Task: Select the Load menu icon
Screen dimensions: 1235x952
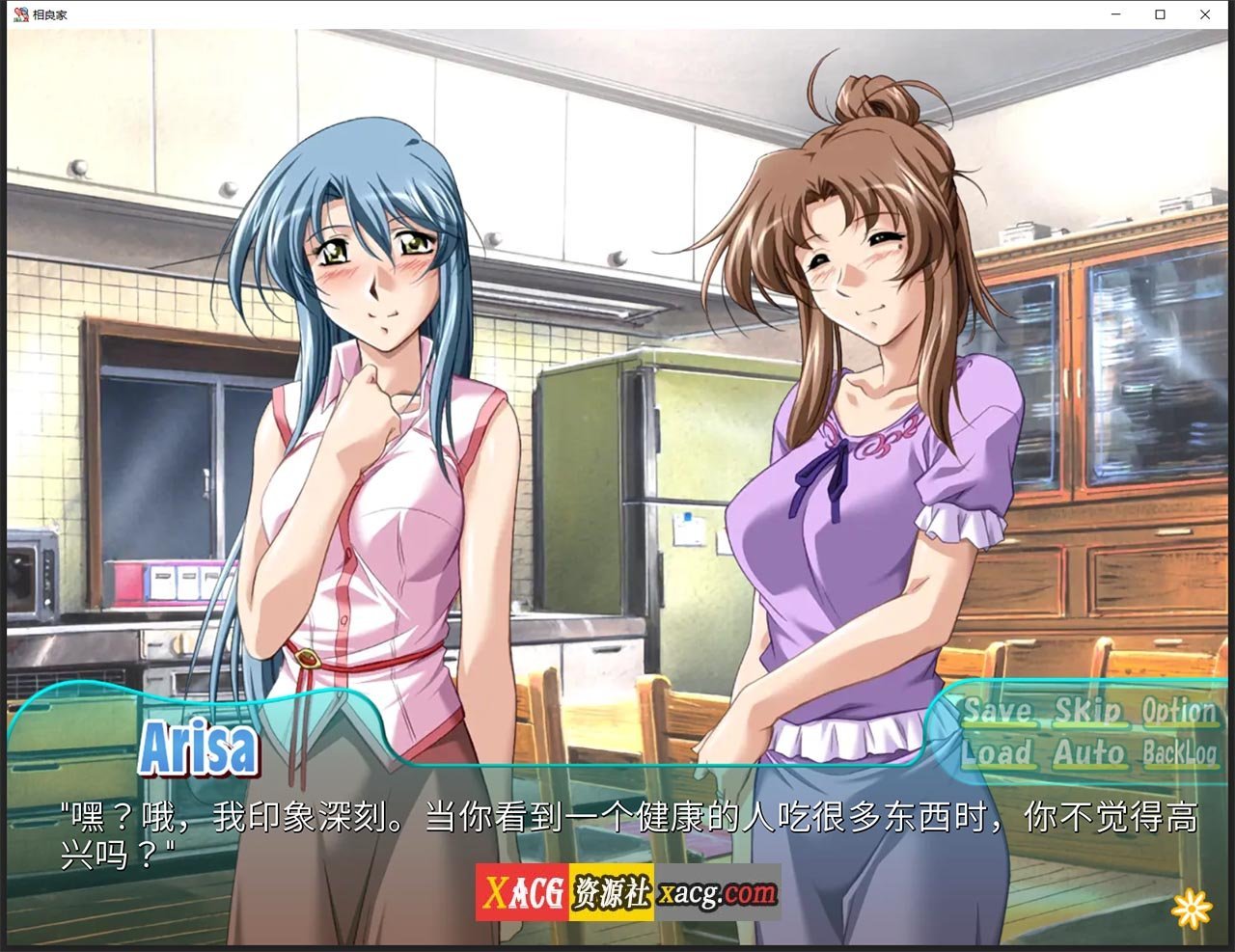Action: pyautogui.click(x=1000, y=755)
